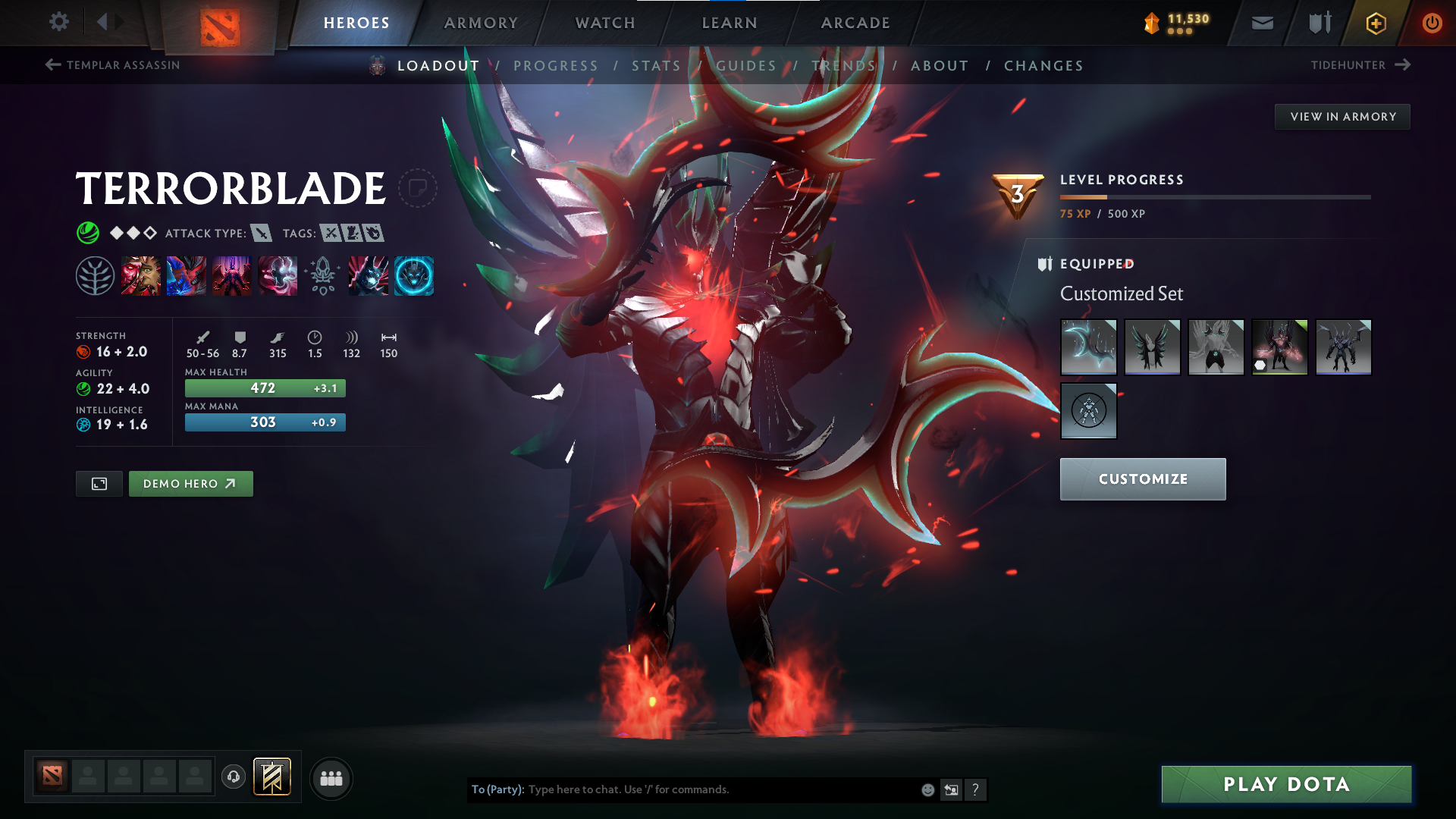This screenshot has width=1456, height=819.
Task: Click the friends list icon near chat bar
Action: [331, 778]
